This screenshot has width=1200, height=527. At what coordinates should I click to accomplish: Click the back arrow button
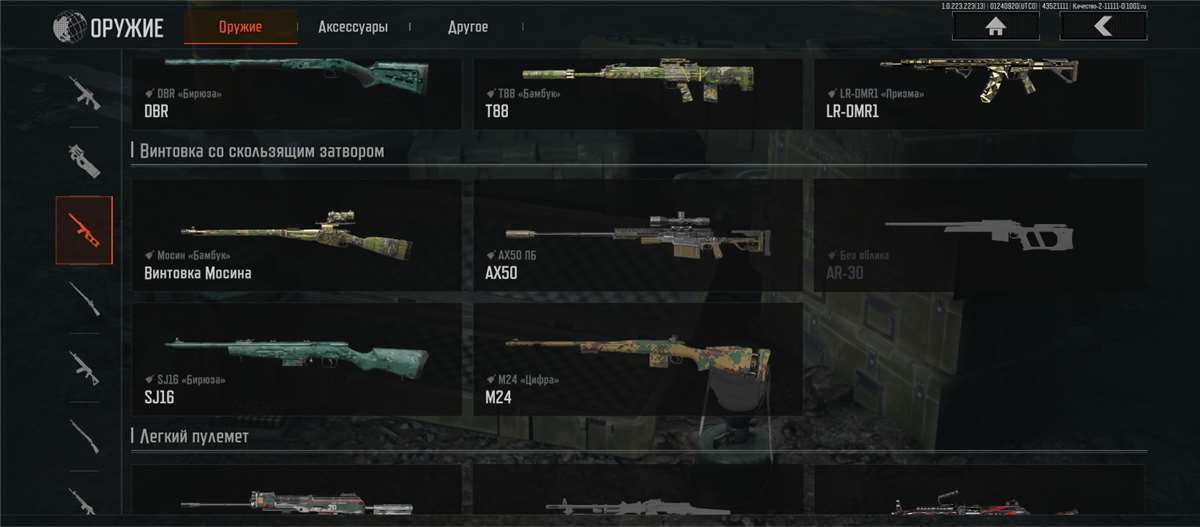(1103, 27)
